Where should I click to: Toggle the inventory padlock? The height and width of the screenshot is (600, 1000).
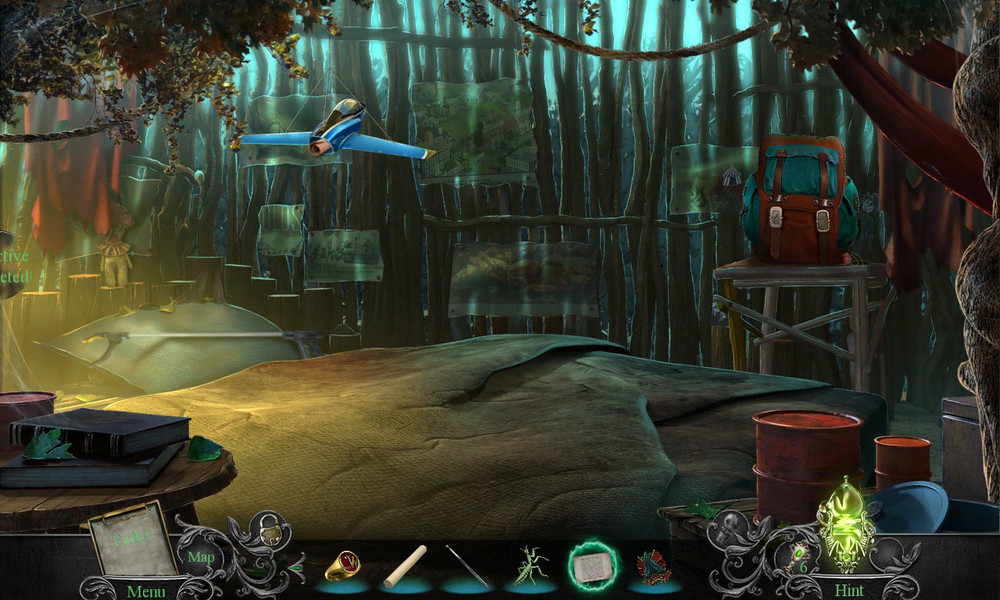point(270,532)
